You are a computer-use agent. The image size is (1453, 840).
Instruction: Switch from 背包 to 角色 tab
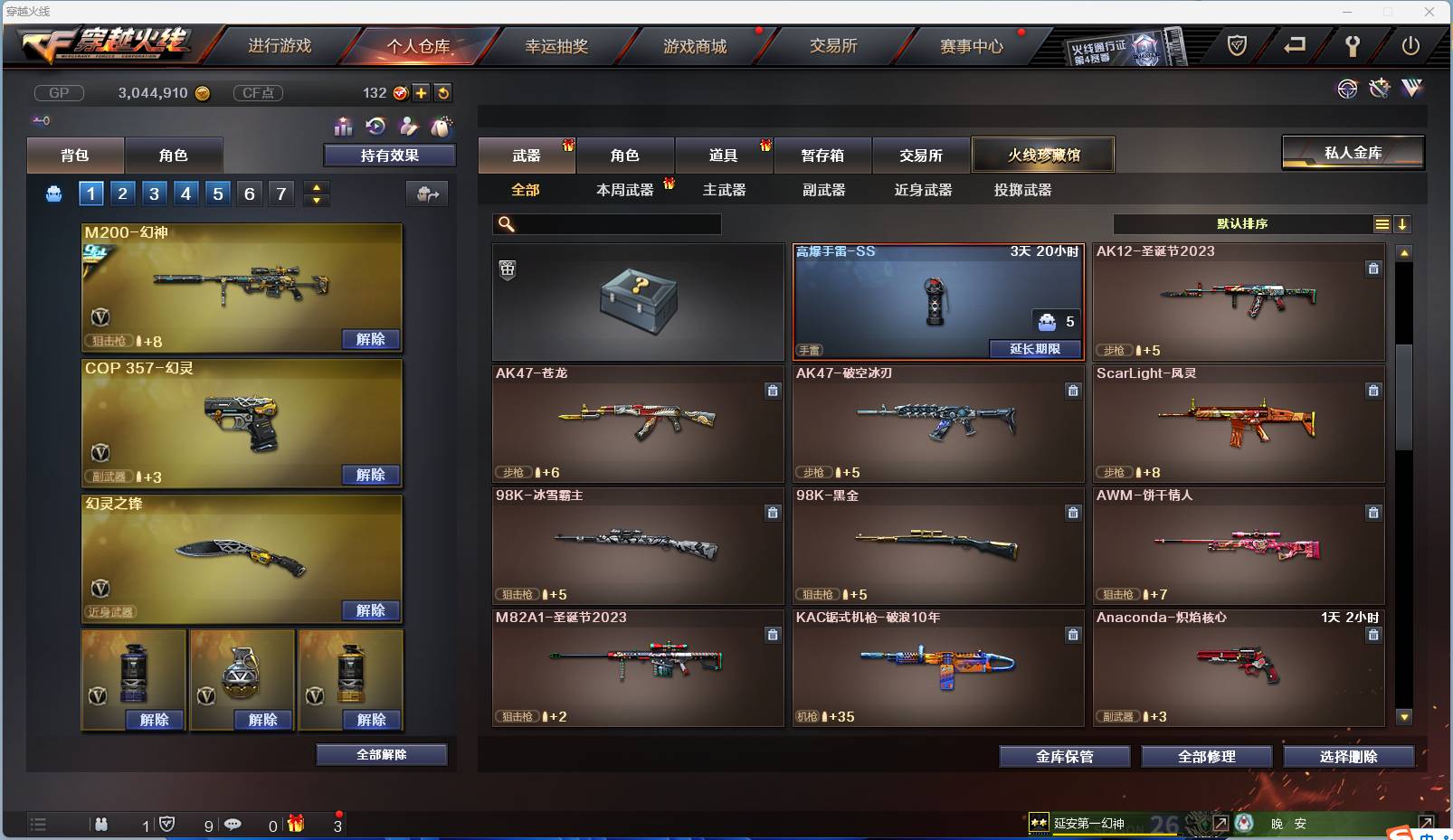pos(174,155)
